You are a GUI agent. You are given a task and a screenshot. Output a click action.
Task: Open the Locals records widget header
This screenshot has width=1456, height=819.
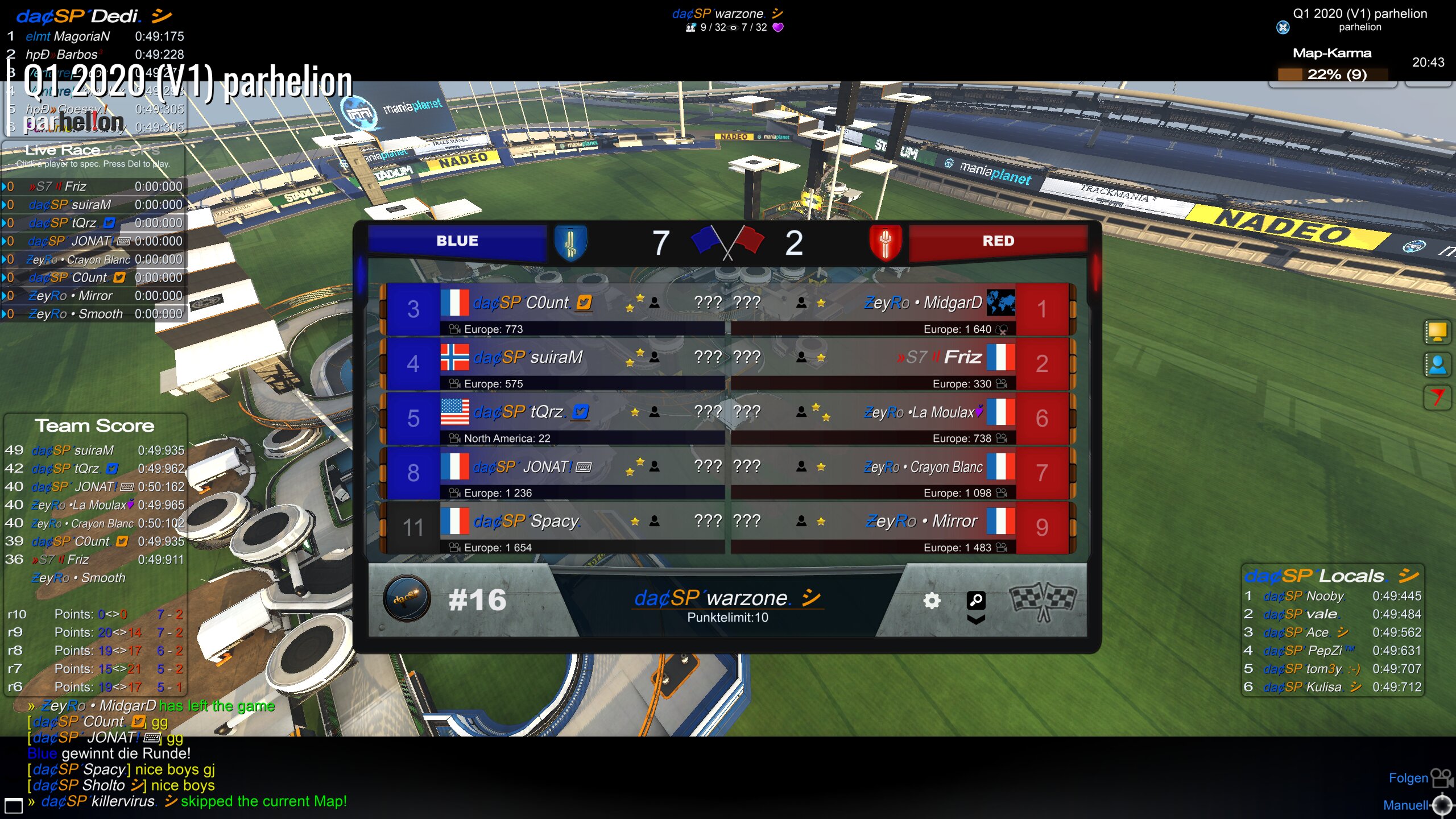coord(1332,576)
